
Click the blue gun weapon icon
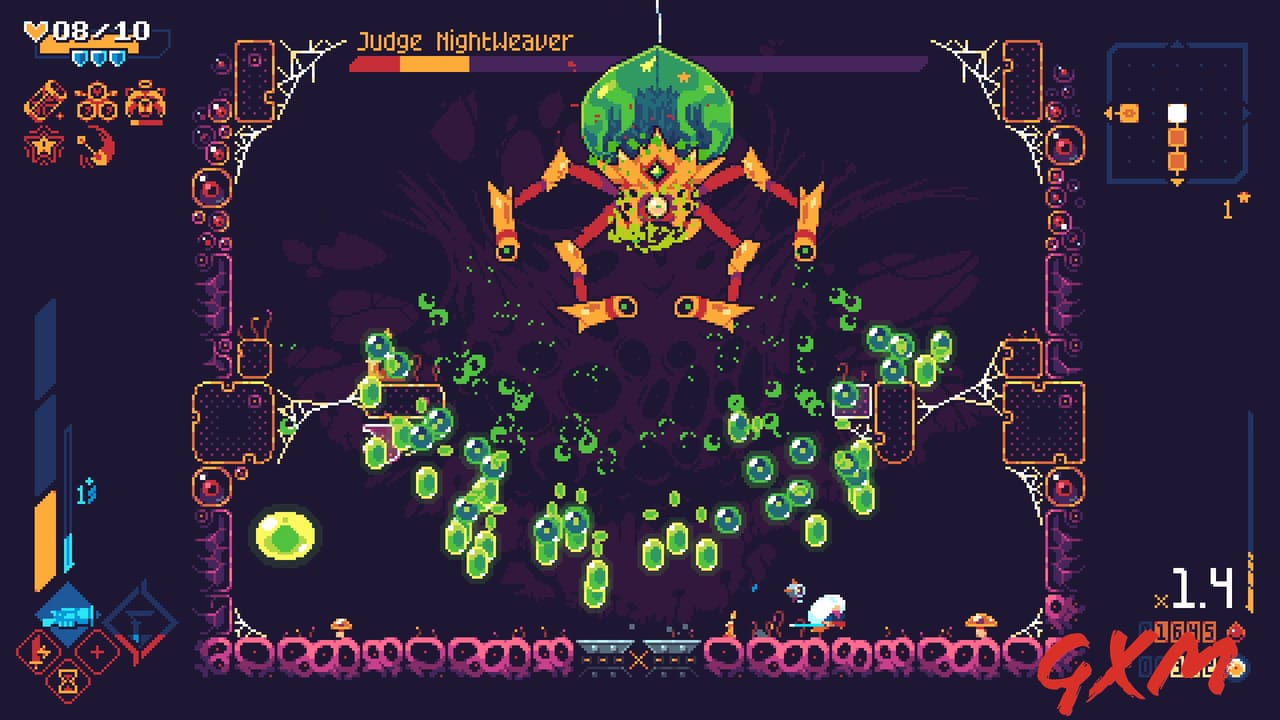[x=69, y=616]
